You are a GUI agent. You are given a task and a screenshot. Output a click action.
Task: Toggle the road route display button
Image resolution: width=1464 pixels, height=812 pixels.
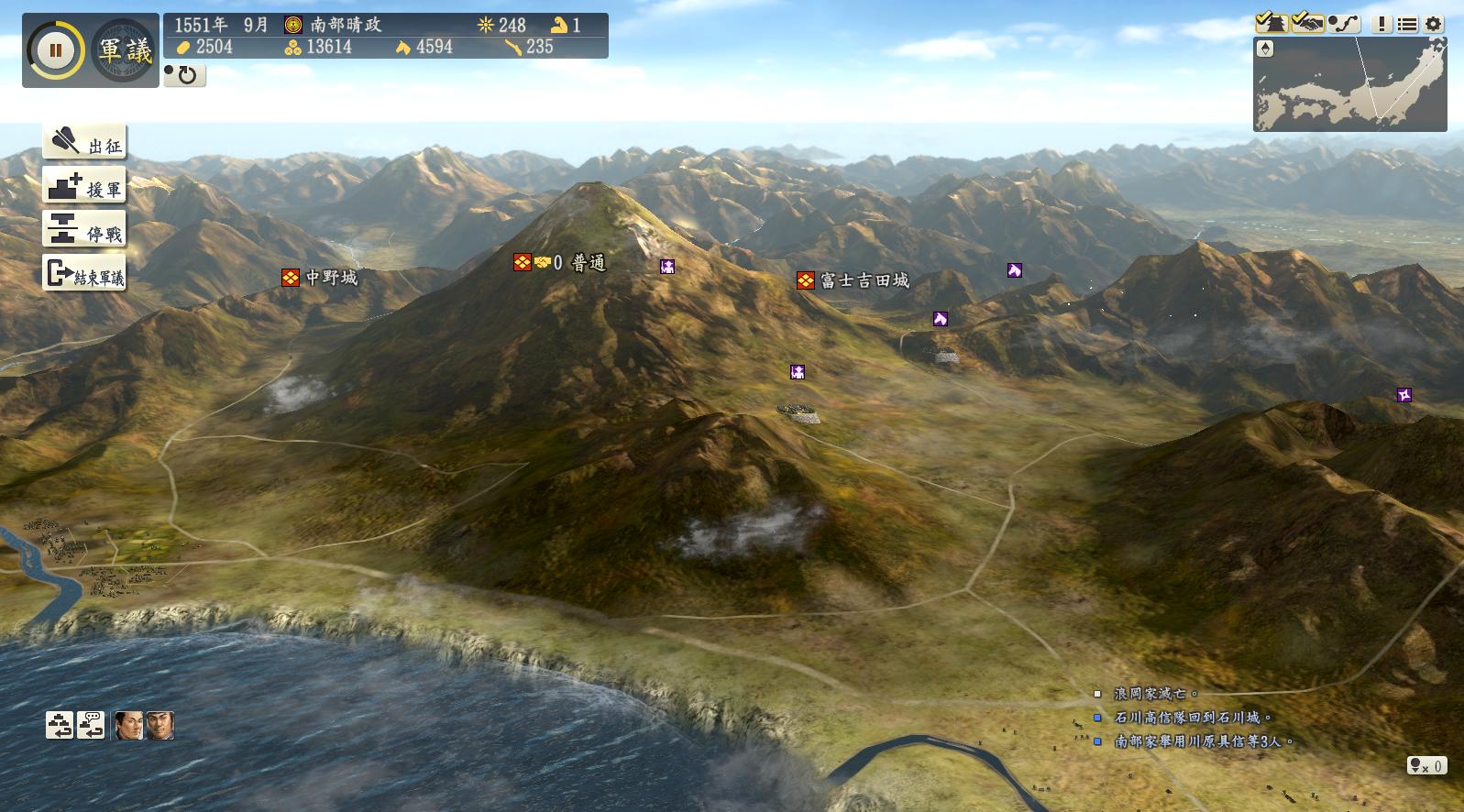point(1344,23)
